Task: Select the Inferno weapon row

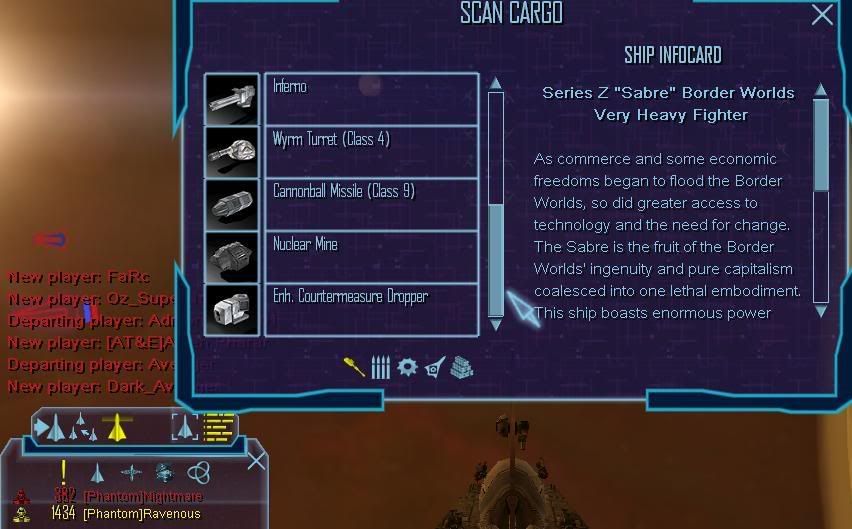Action: 370,98
